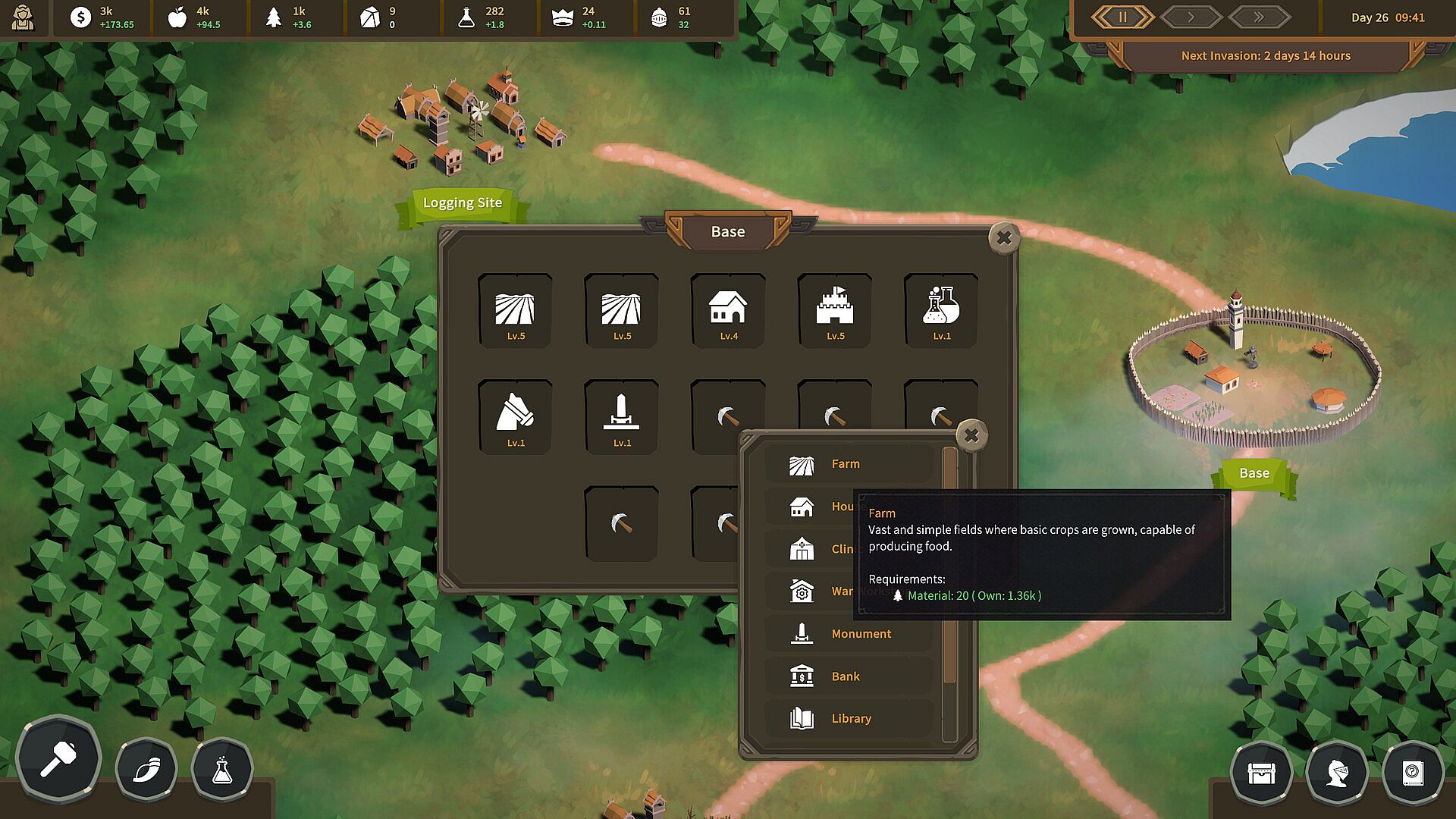
Task: Close the Base panel
Action: (1004, 239)
